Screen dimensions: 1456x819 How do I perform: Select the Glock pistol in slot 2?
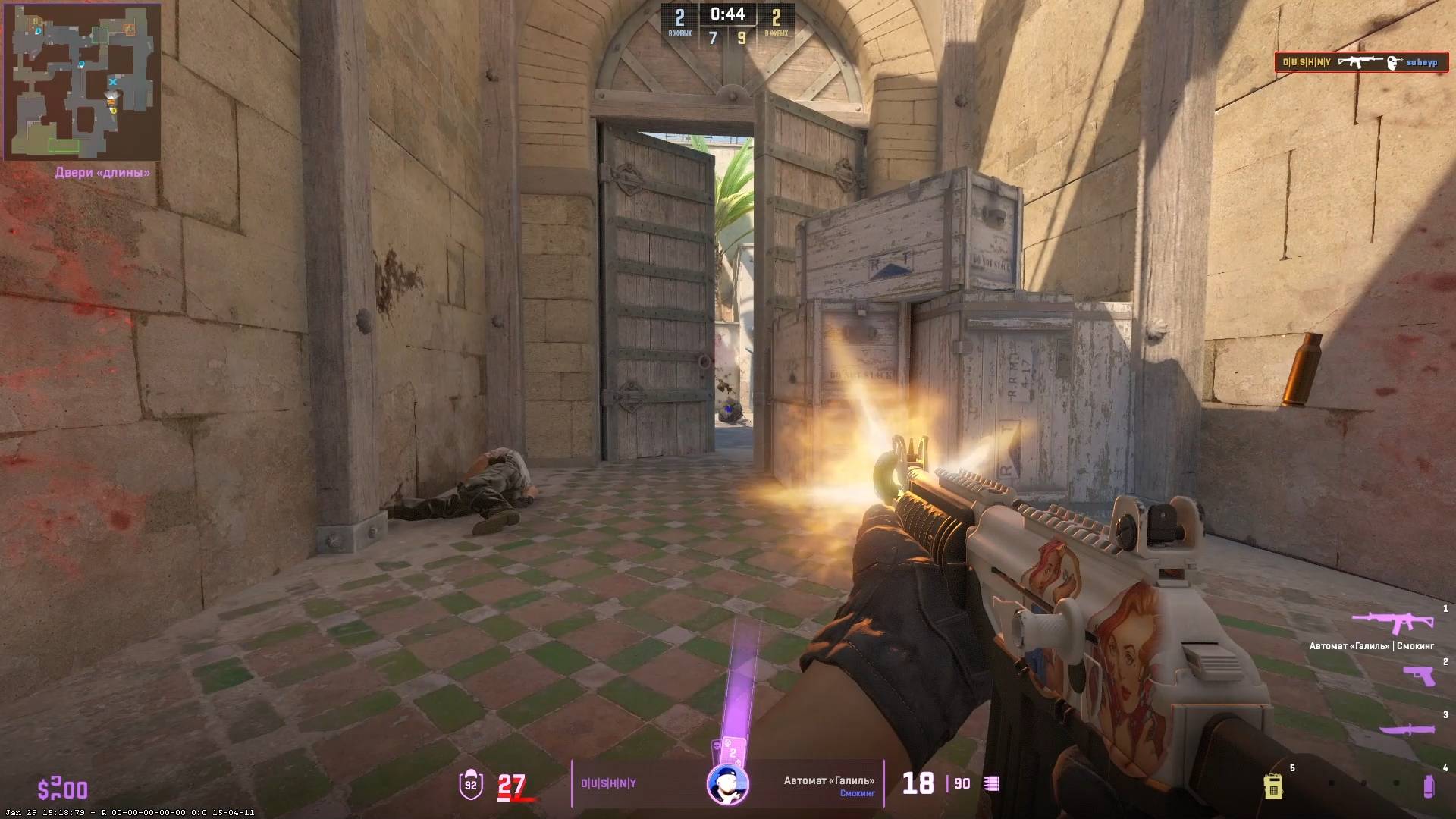(1418, 675)
